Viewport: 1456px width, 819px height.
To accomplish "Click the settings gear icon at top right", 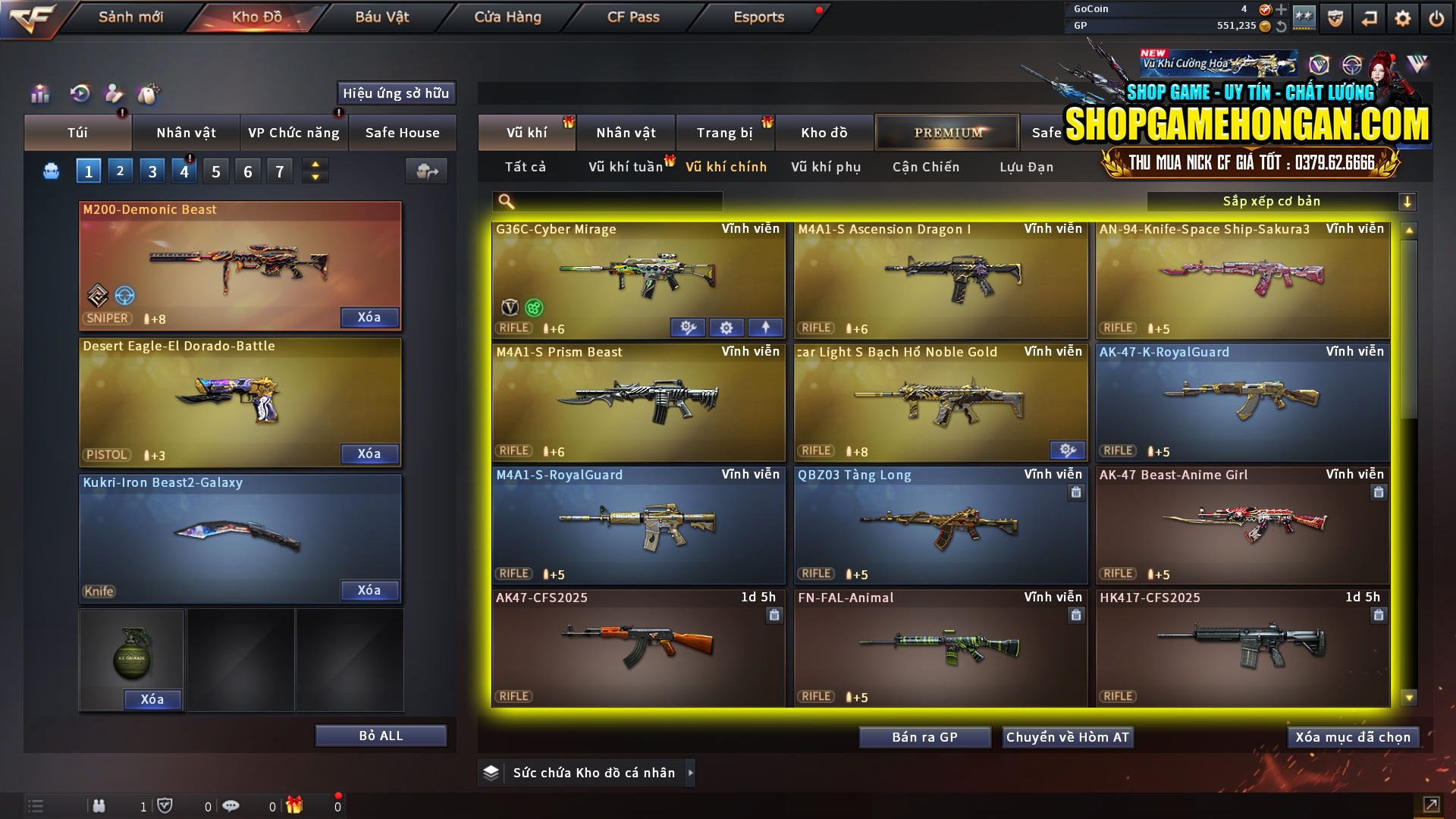I will point(1403,17).
